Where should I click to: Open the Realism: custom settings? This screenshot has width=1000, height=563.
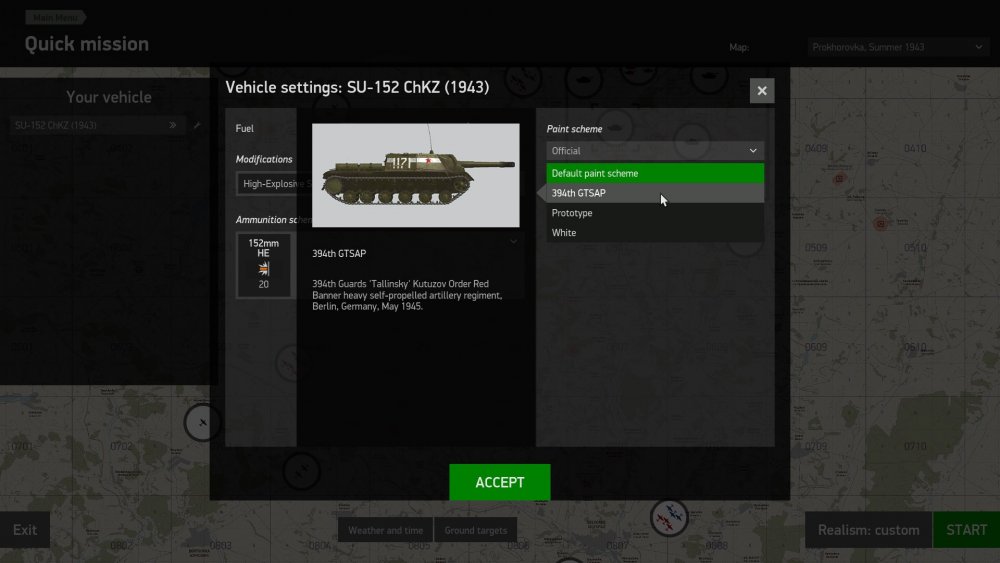[x=868, y=530]
